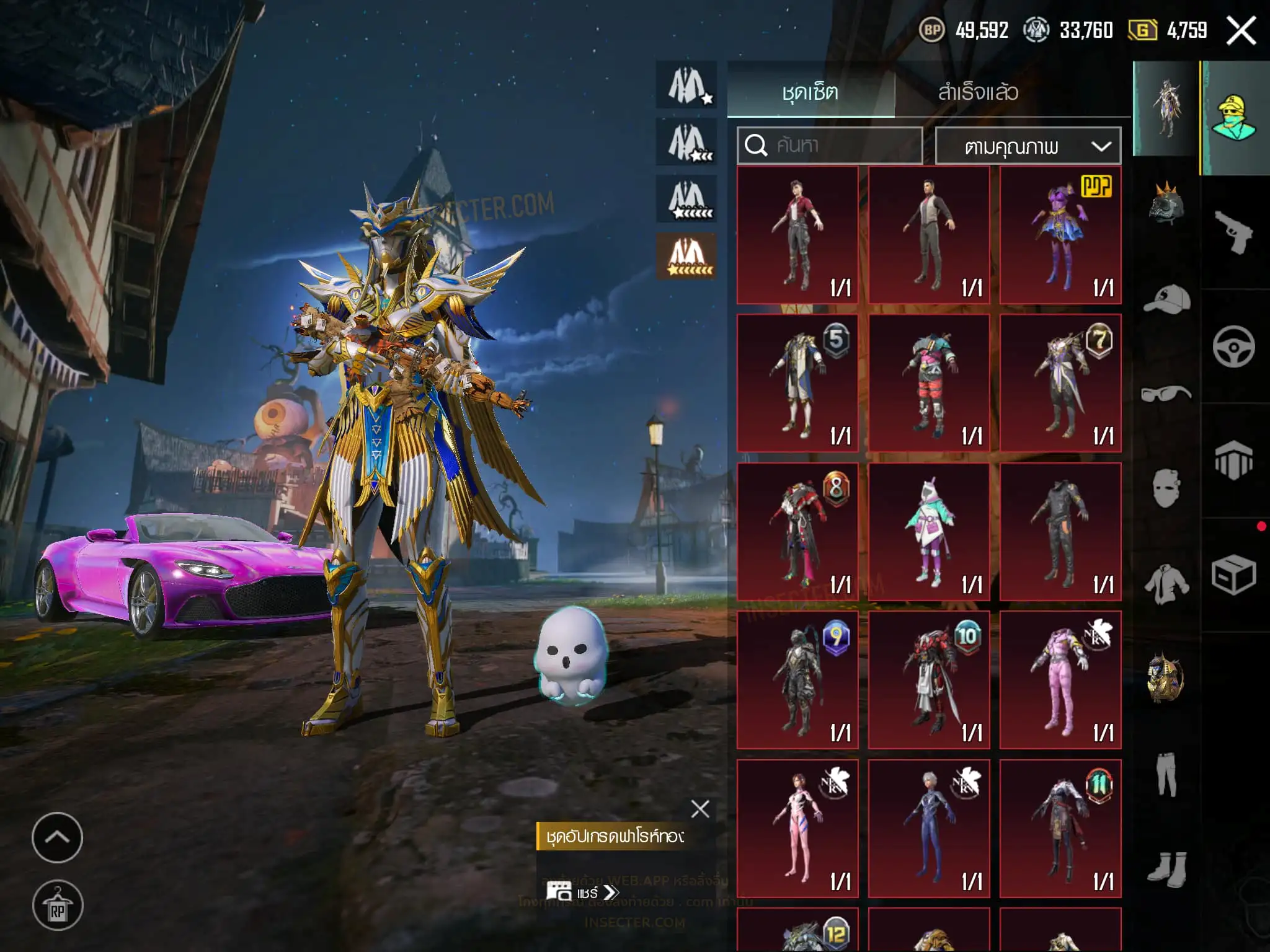Select the outfit with the level 10 badge

point(928,680)
